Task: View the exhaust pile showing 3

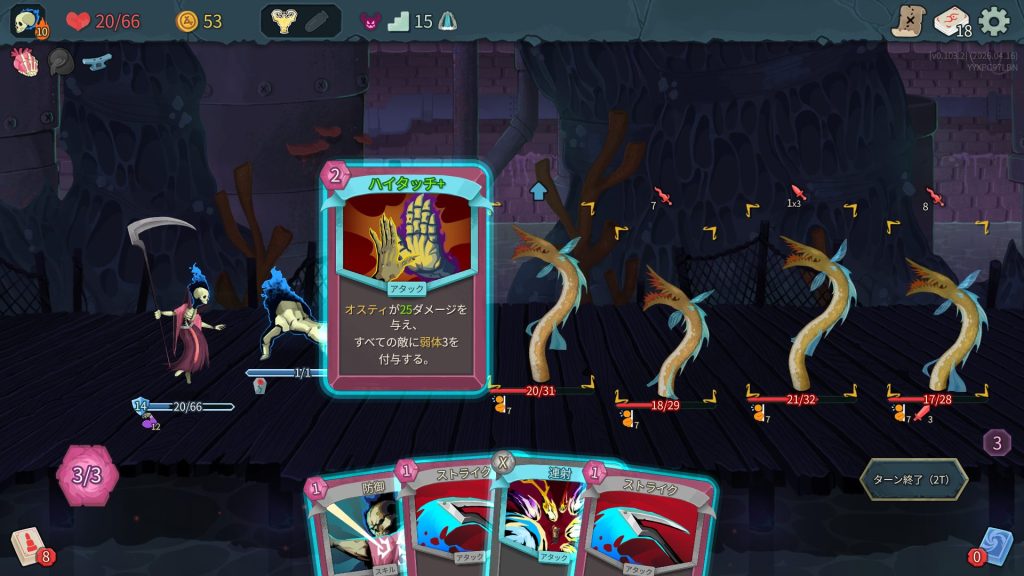Action: pyautogui.click(x=996, y=442)
